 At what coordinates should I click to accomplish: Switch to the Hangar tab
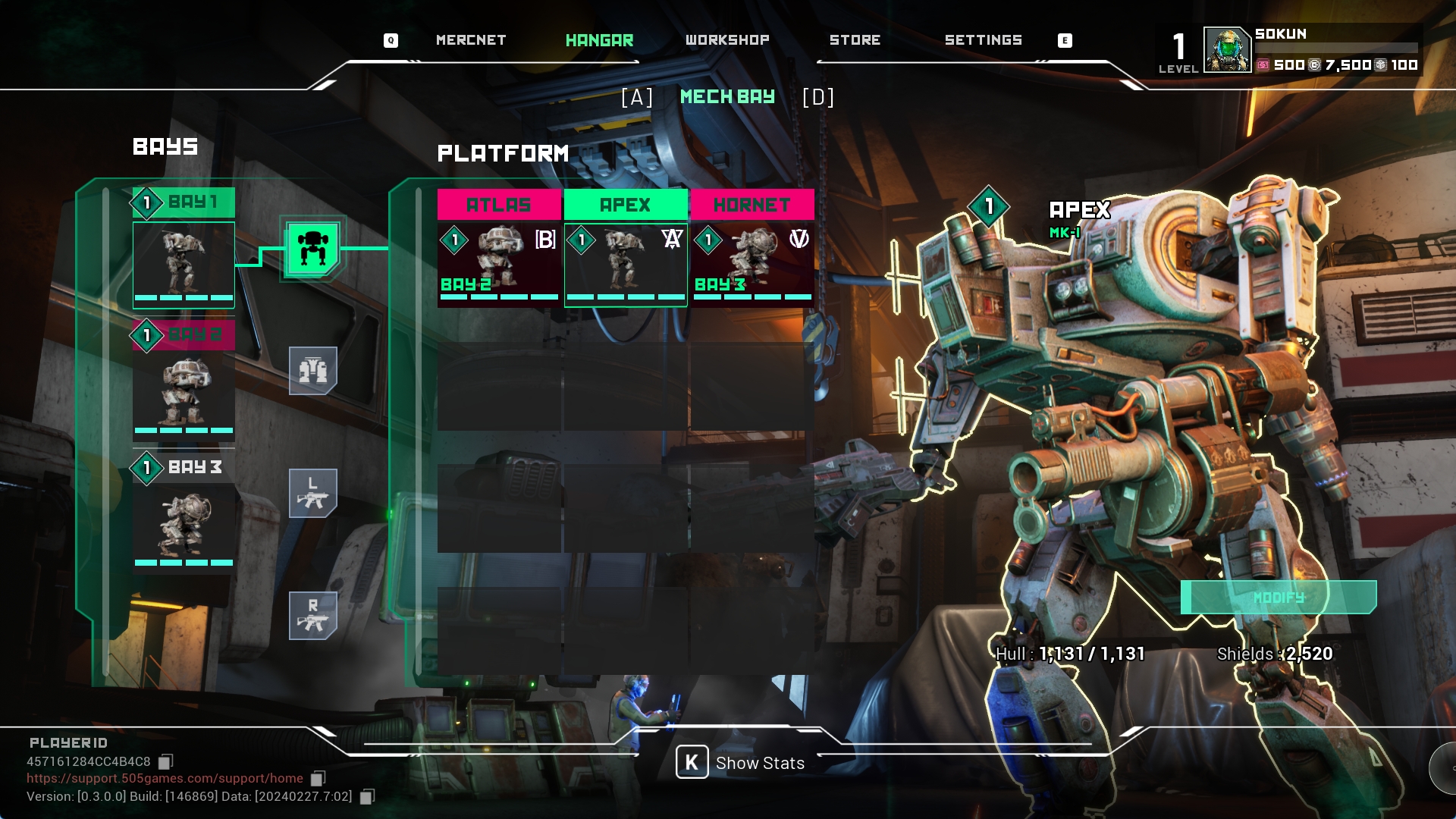click(599, 40)
